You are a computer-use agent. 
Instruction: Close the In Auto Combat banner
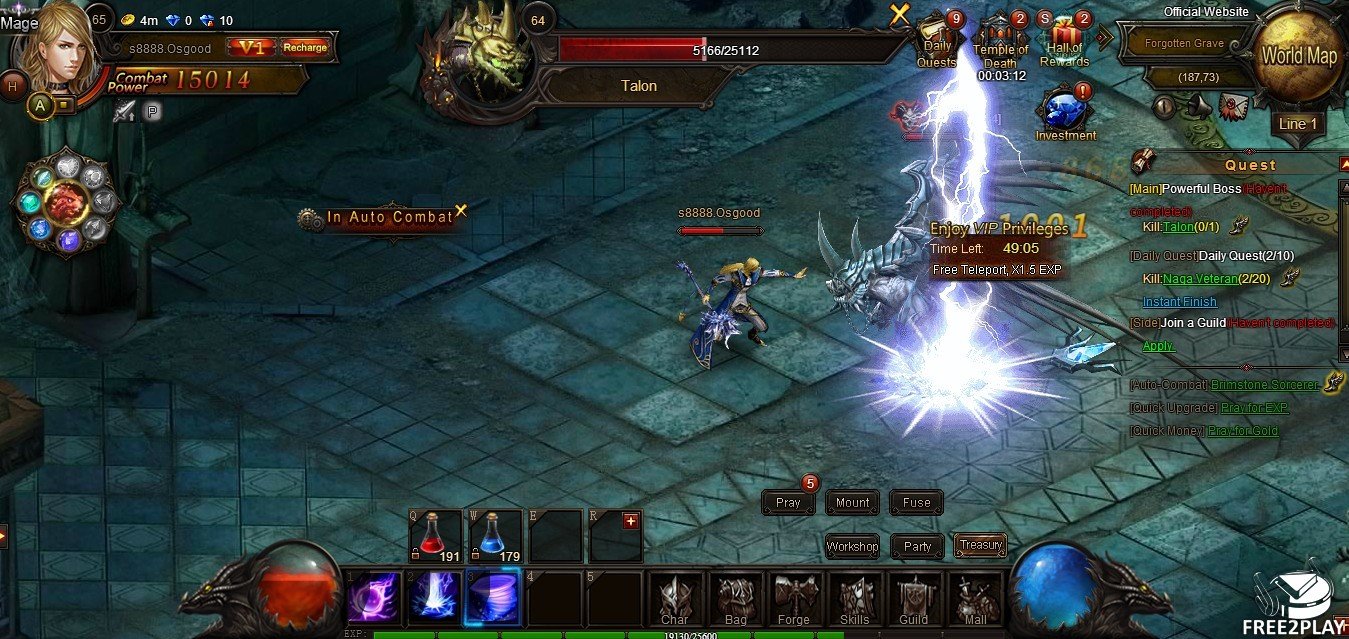(x=461, y=210)
